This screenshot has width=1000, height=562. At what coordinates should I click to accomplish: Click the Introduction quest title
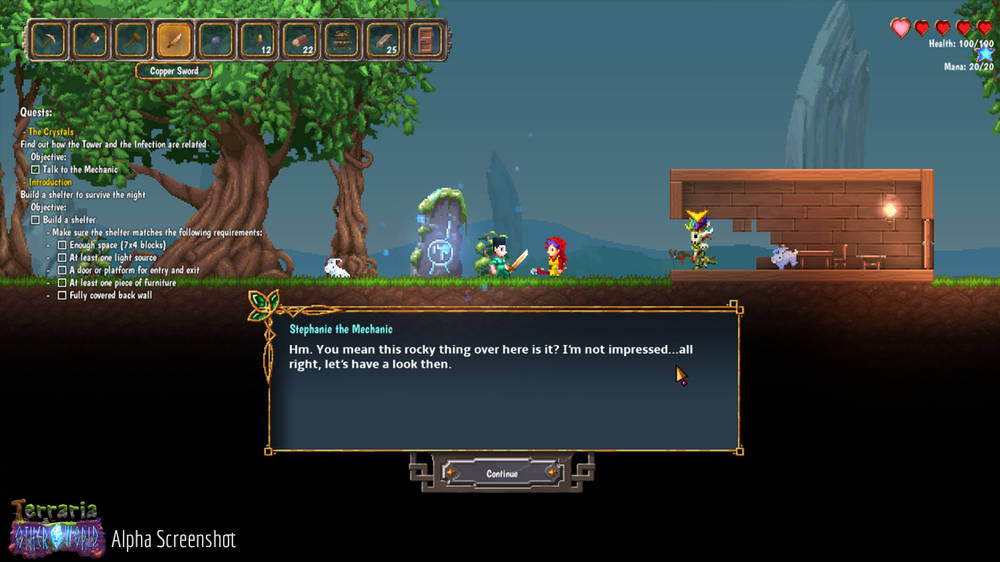coord(50,182)
